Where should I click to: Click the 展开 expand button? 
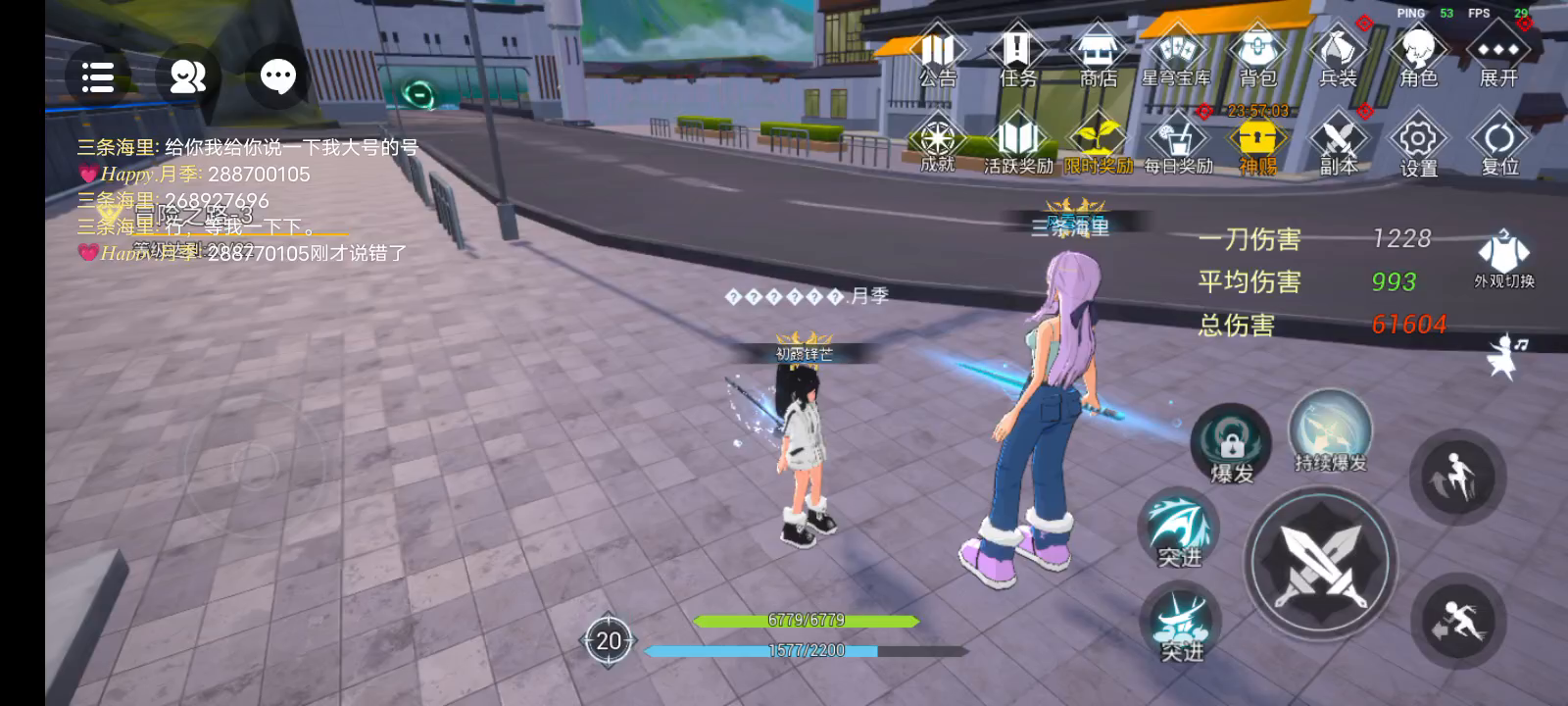[1498, 56]
